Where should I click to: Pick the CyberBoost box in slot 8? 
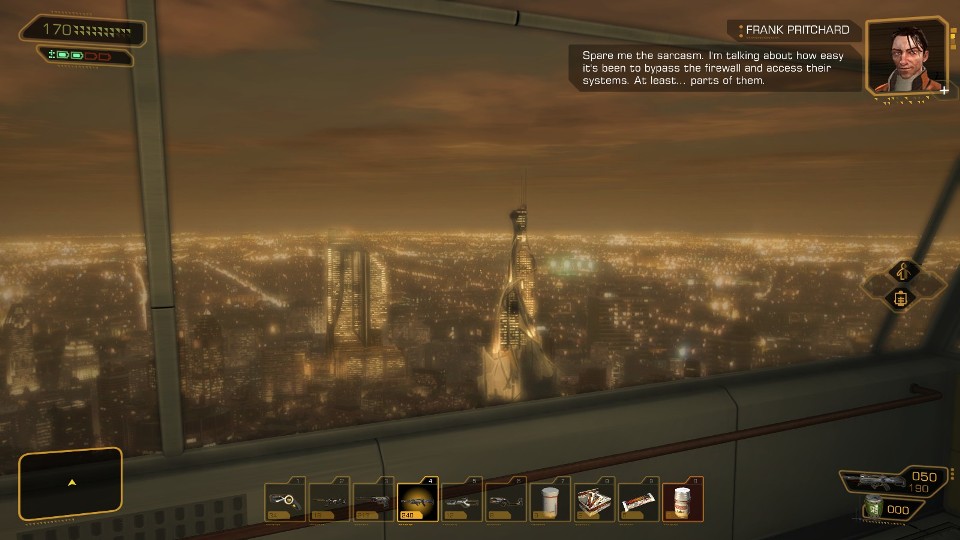coord(593,501)
